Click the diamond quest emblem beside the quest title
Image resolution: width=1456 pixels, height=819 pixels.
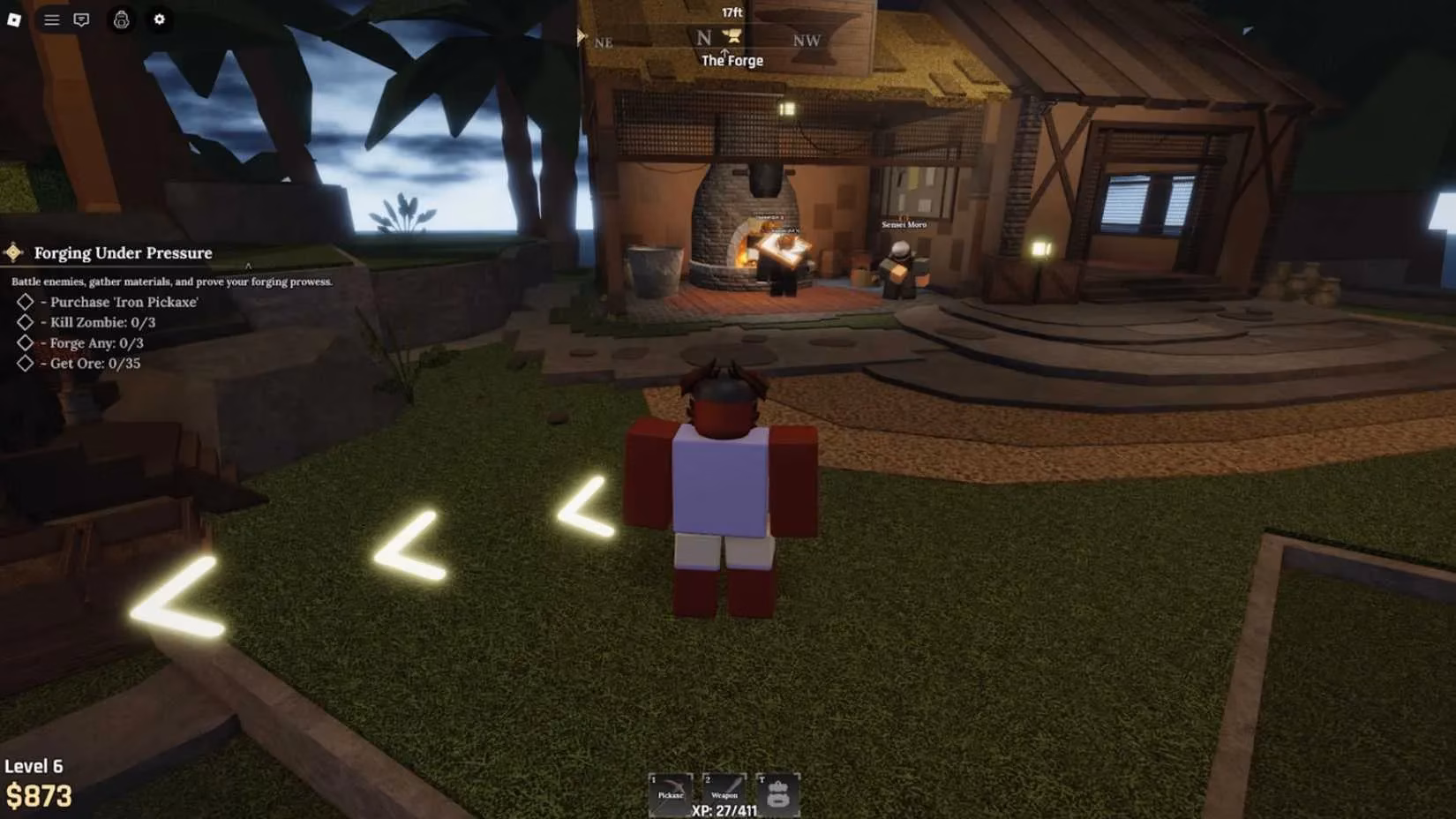13,252
